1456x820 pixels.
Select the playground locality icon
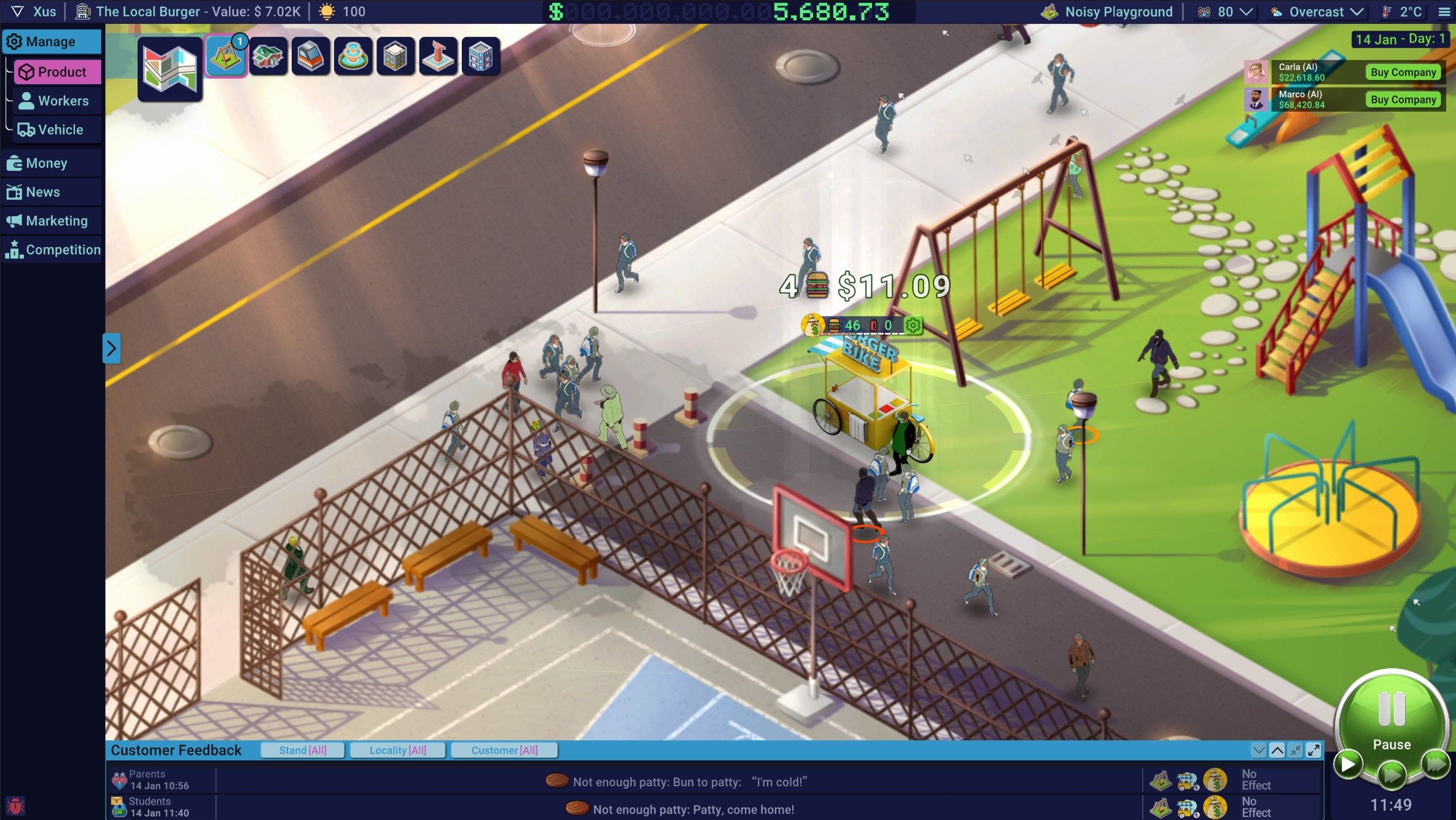[225, 57]
